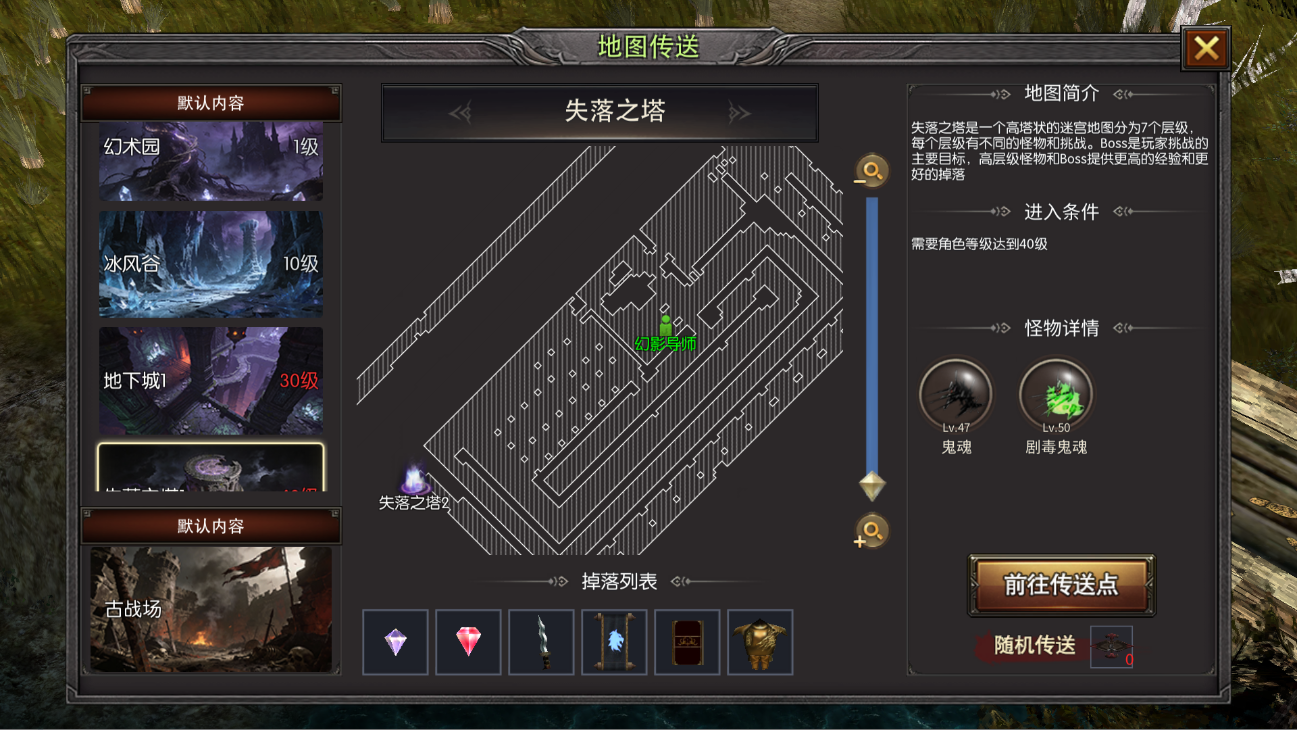Show details of the 鬼魂 monster
The height and width of the screenshot is (730, 1297).
pyautogui.click(x=956, y=395)
